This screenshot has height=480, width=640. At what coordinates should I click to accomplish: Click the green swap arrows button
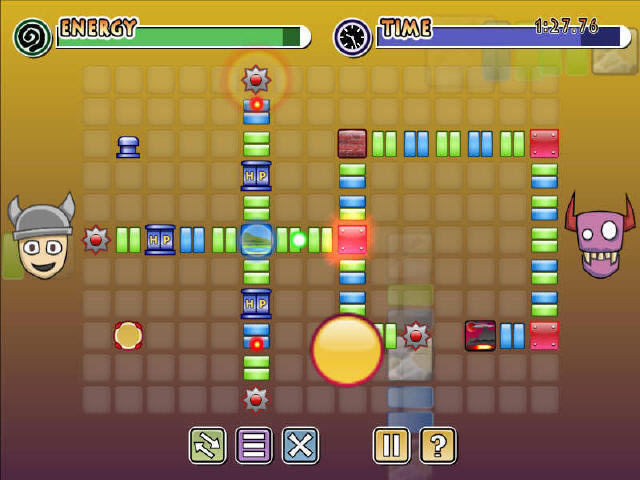coord(207,444)
